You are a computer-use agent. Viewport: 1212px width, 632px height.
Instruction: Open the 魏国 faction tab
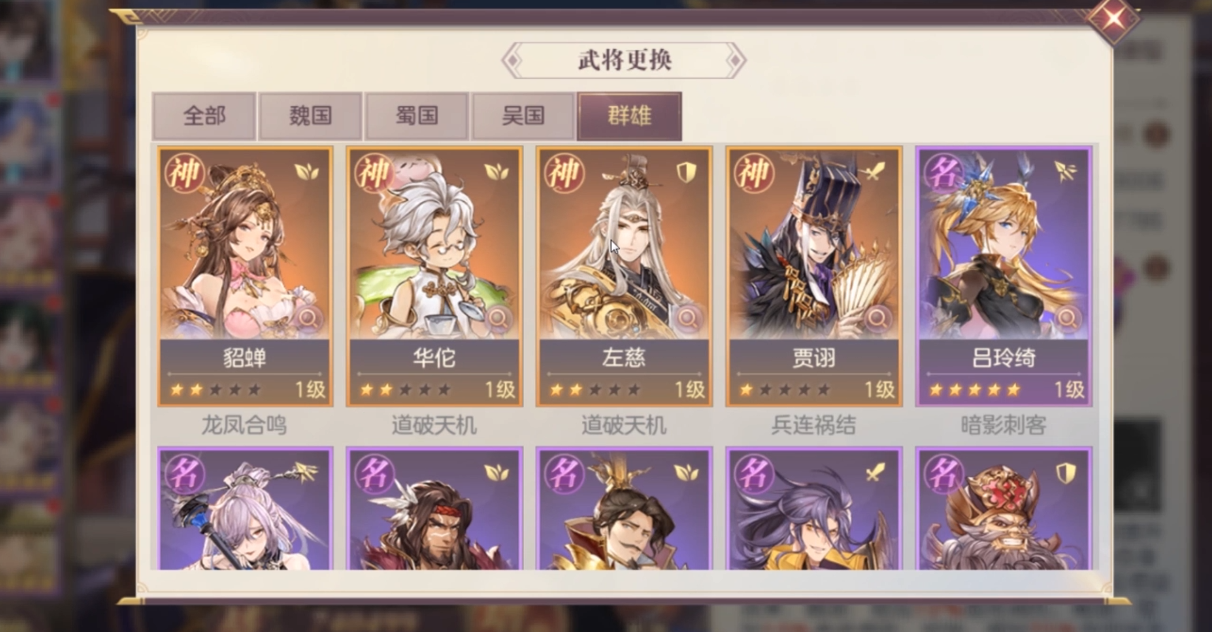point(310,116)
